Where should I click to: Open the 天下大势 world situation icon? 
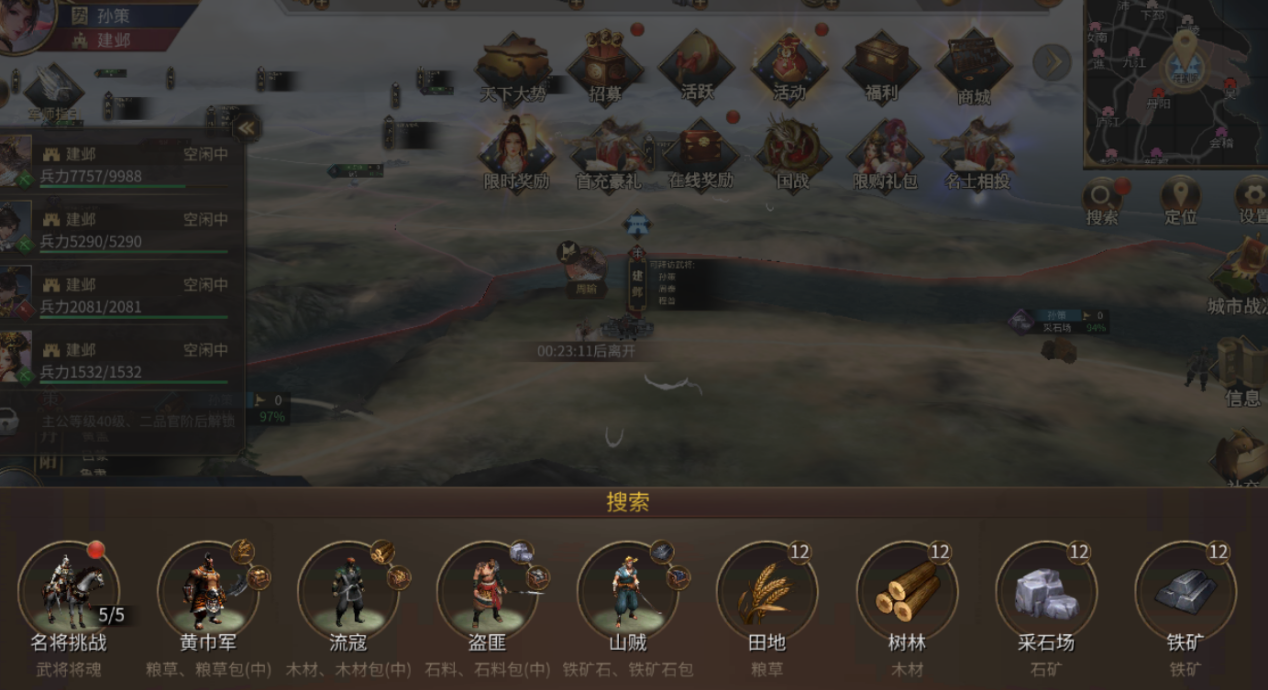(513, 67)
